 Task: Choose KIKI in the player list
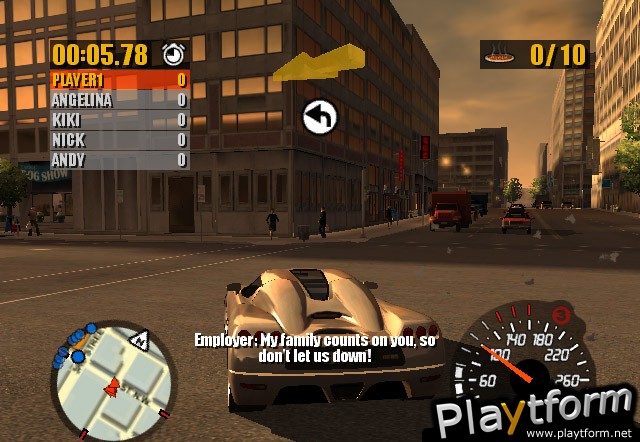point(119,120)
